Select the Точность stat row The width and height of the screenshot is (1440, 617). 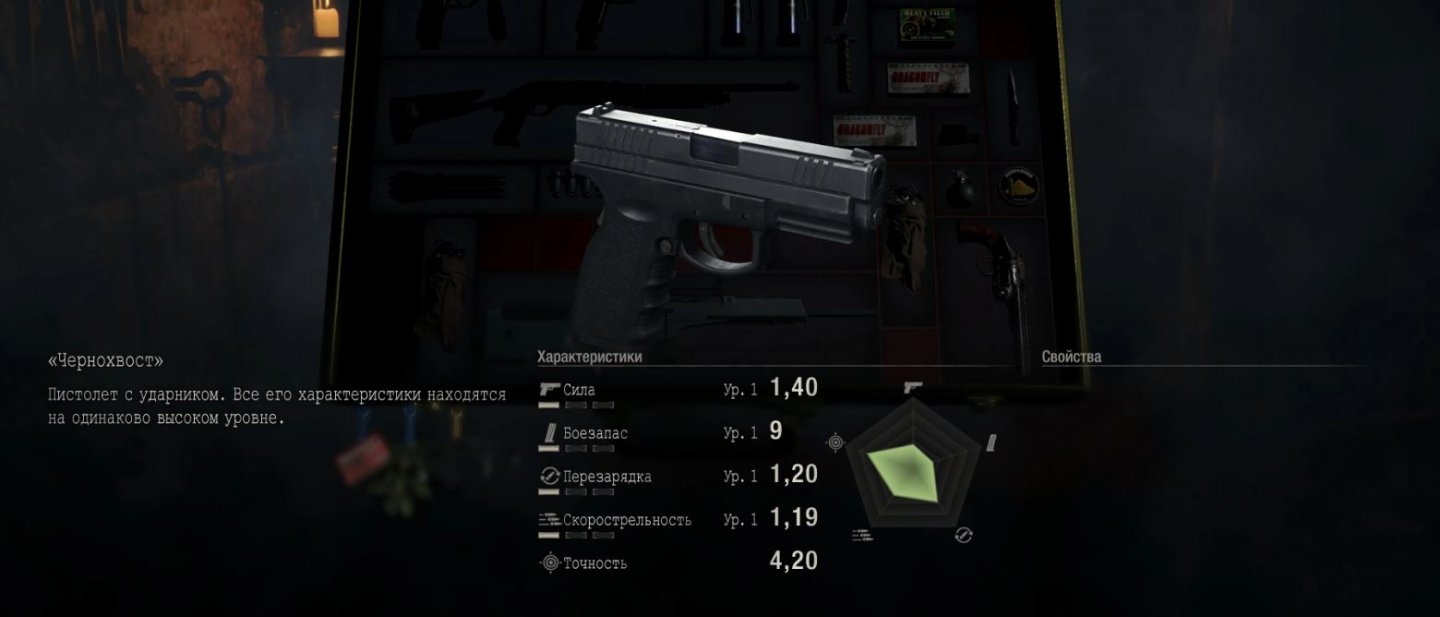click(677, 563)
